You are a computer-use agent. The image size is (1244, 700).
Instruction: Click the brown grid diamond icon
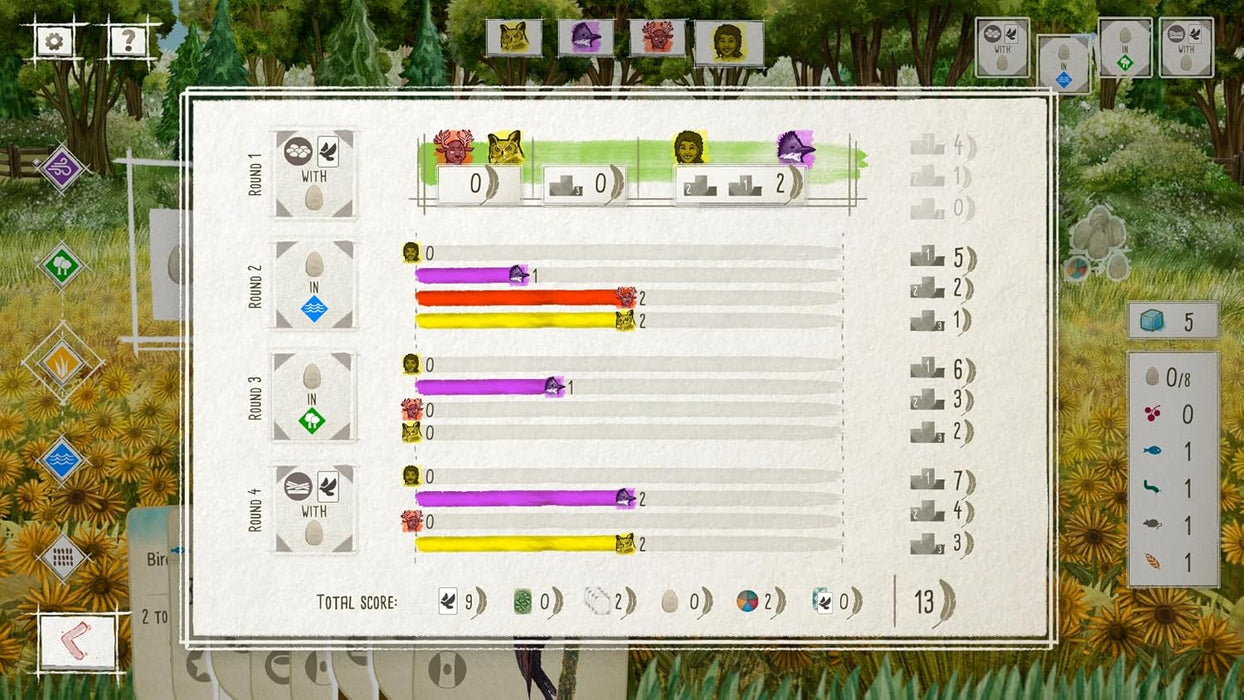[x=62, y=556]
